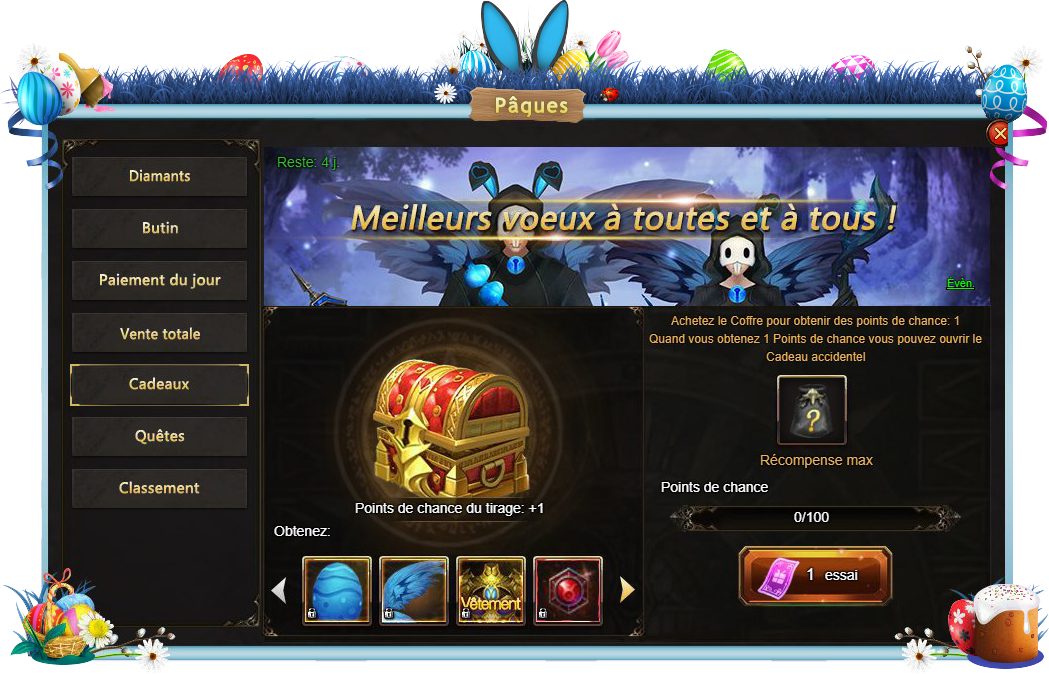
Task: Select the mystery bag max reward icon
Action: (812, 410)
